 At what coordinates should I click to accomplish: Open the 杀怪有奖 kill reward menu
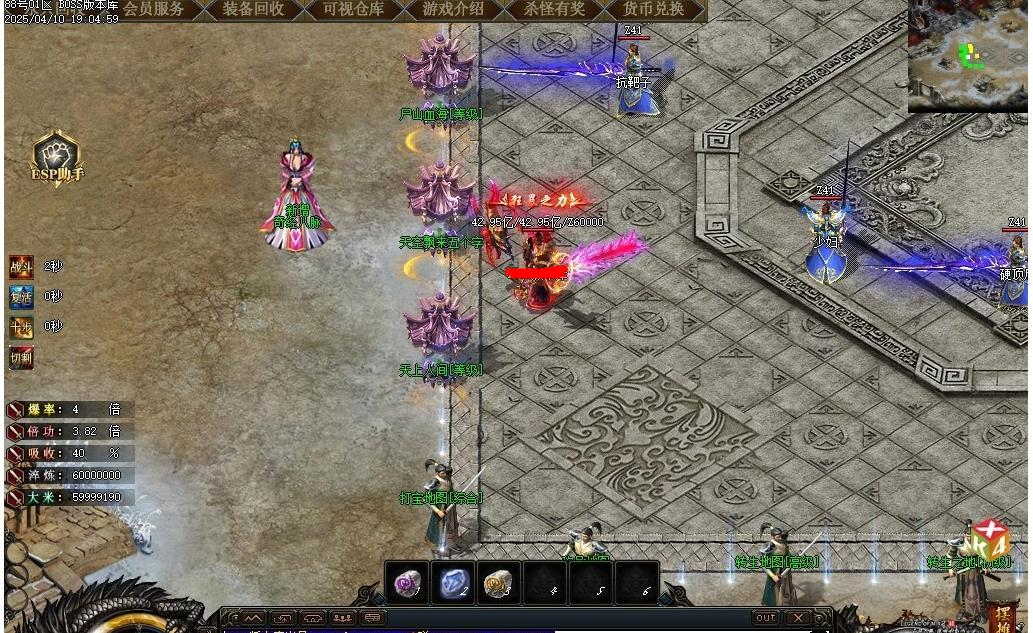553,10
